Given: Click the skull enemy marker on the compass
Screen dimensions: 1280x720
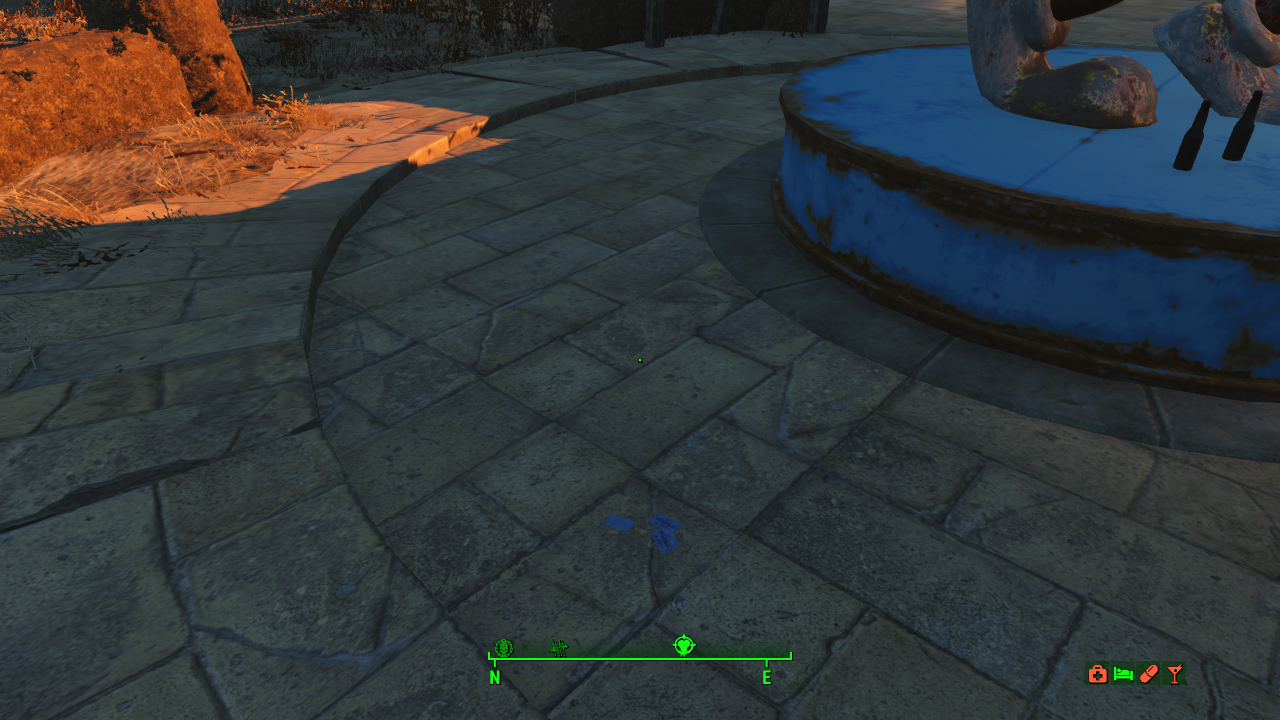Looking at the screenshot, I should (x=503, y=647).
